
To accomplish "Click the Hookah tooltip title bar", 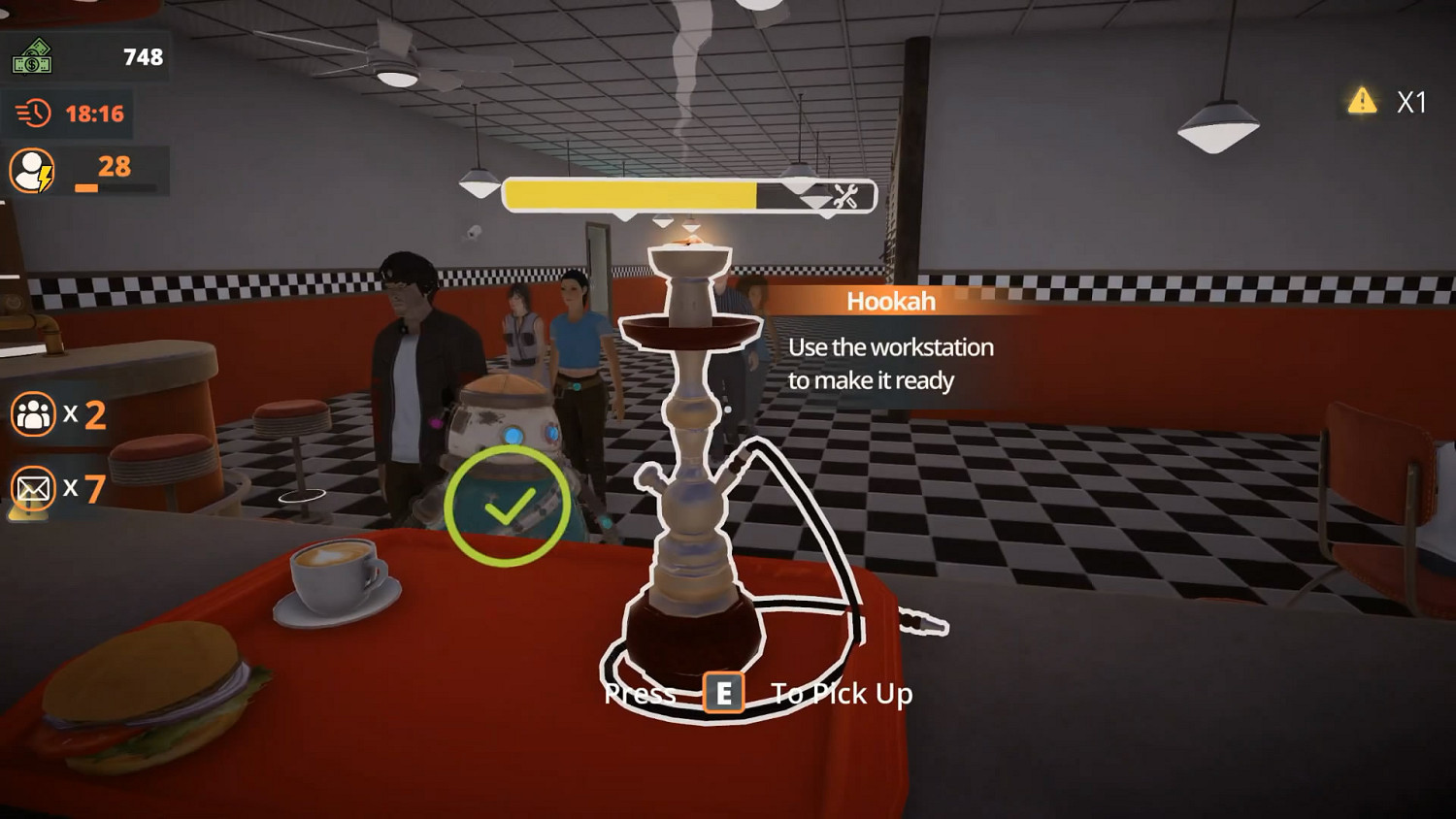I will [890, 301].
